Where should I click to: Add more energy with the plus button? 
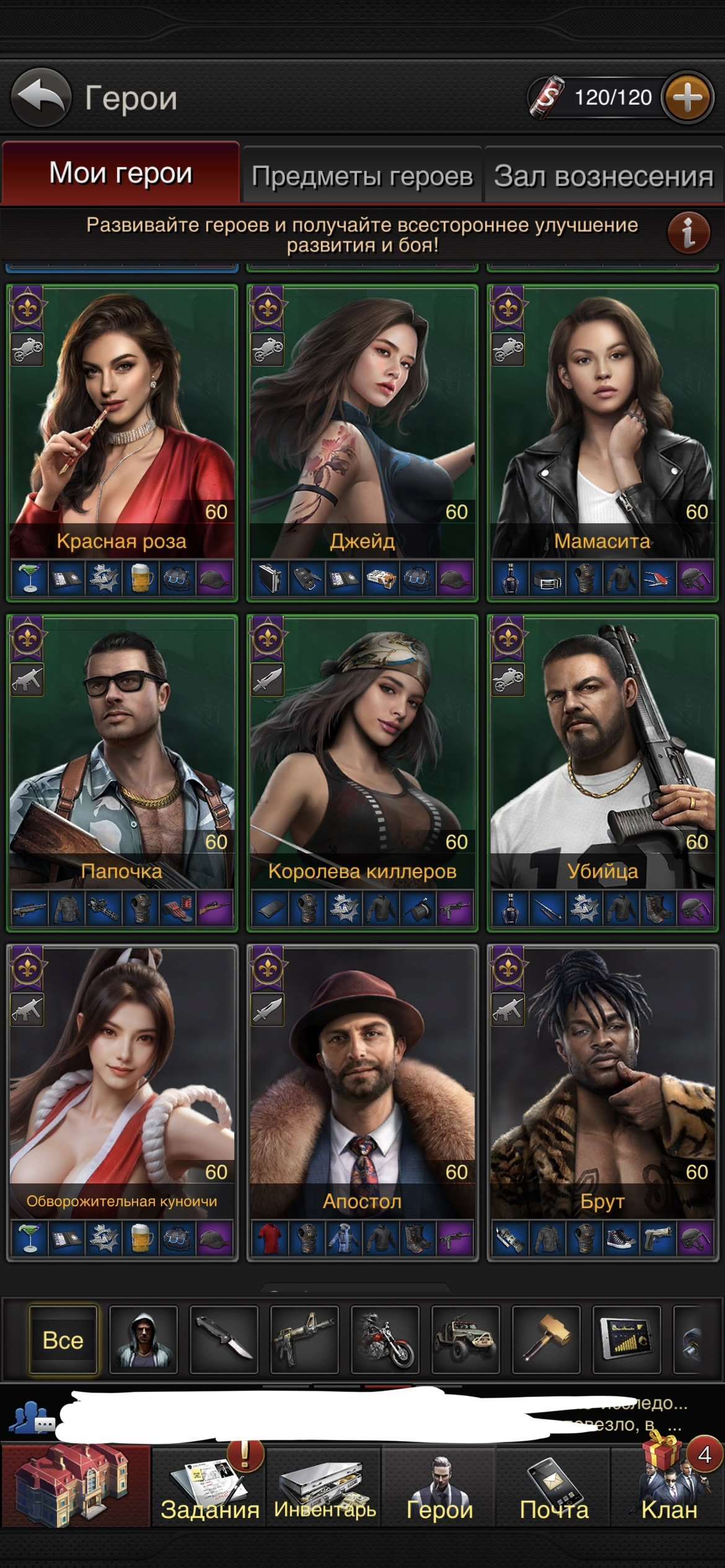click(x=687, y=98)
